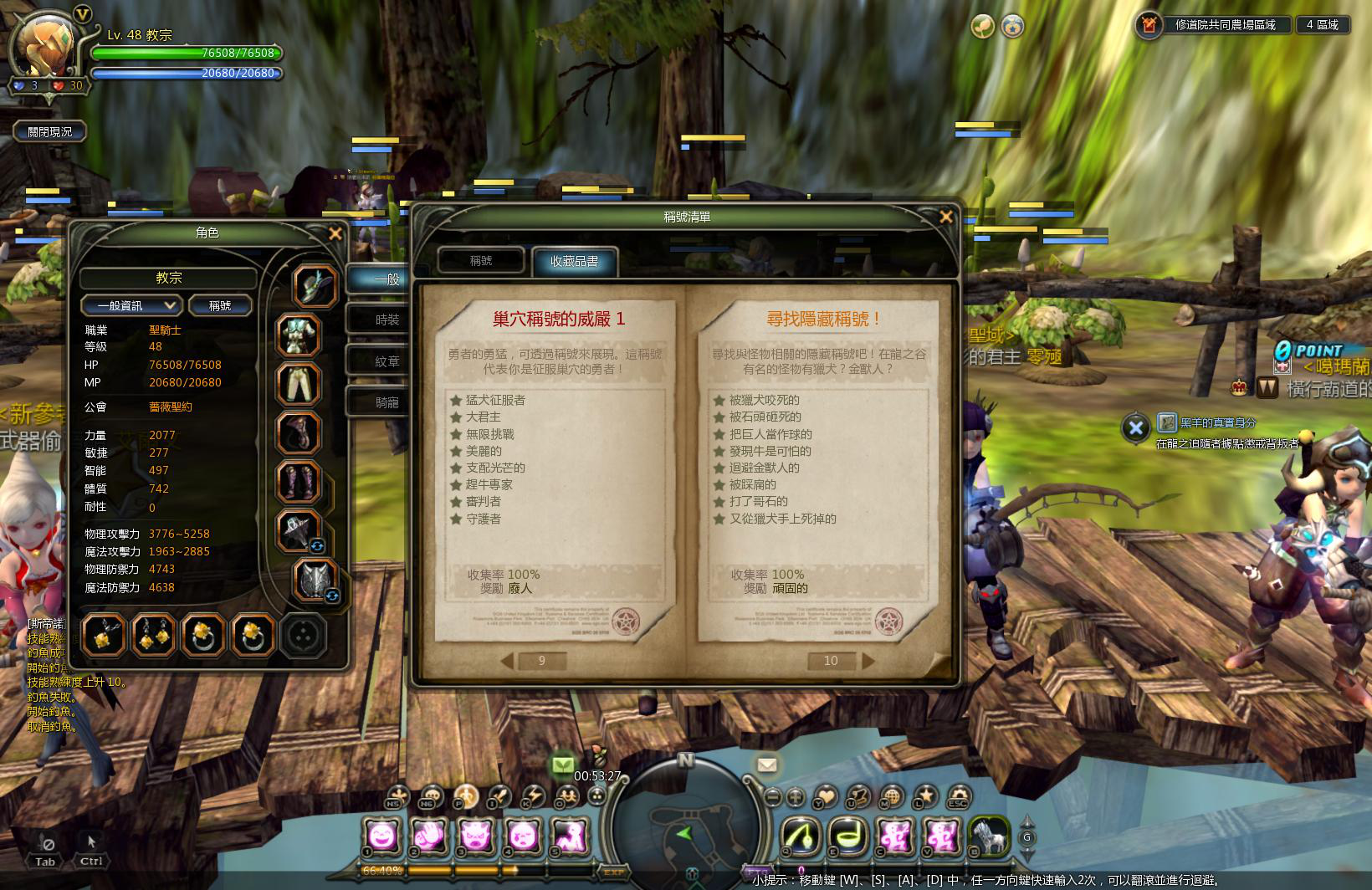Select the equipped boots slot
1372x890 pixels.
(299, 483)
